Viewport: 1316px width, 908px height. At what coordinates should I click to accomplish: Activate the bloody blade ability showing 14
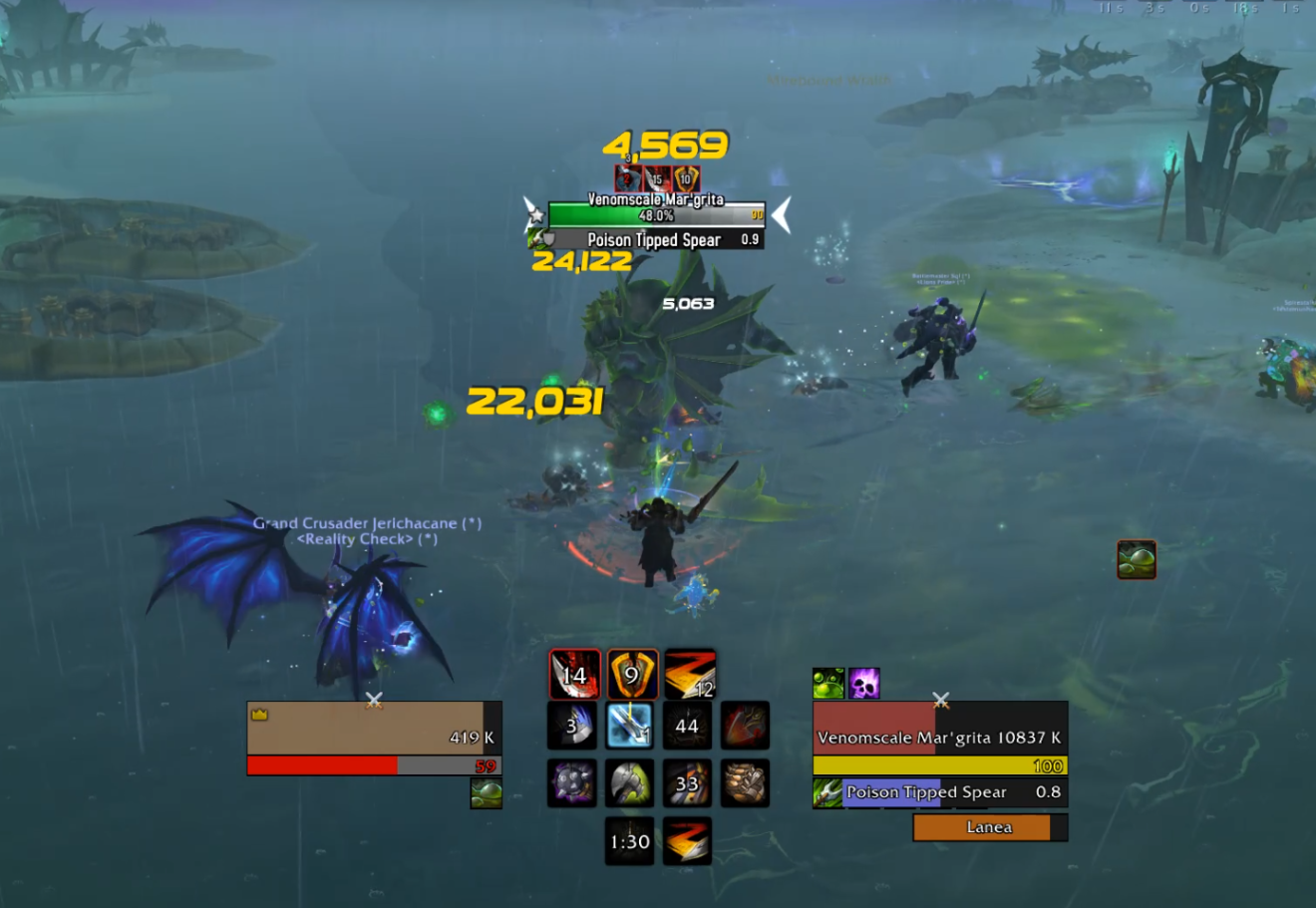pos(575,675)
